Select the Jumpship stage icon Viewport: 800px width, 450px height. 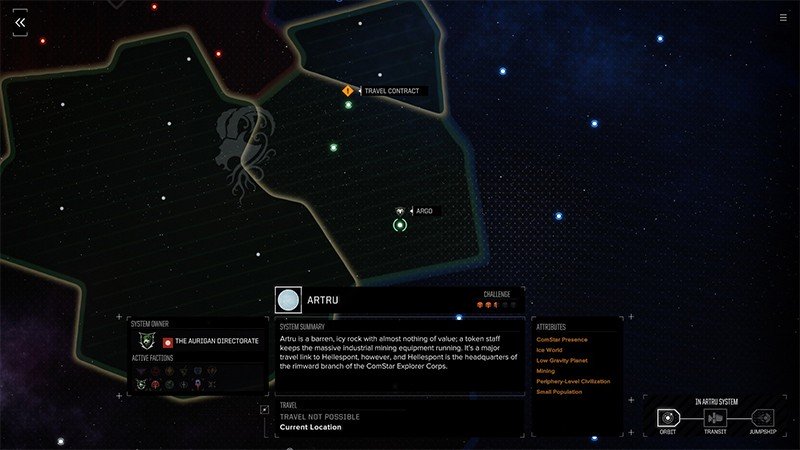coord(762,417)
